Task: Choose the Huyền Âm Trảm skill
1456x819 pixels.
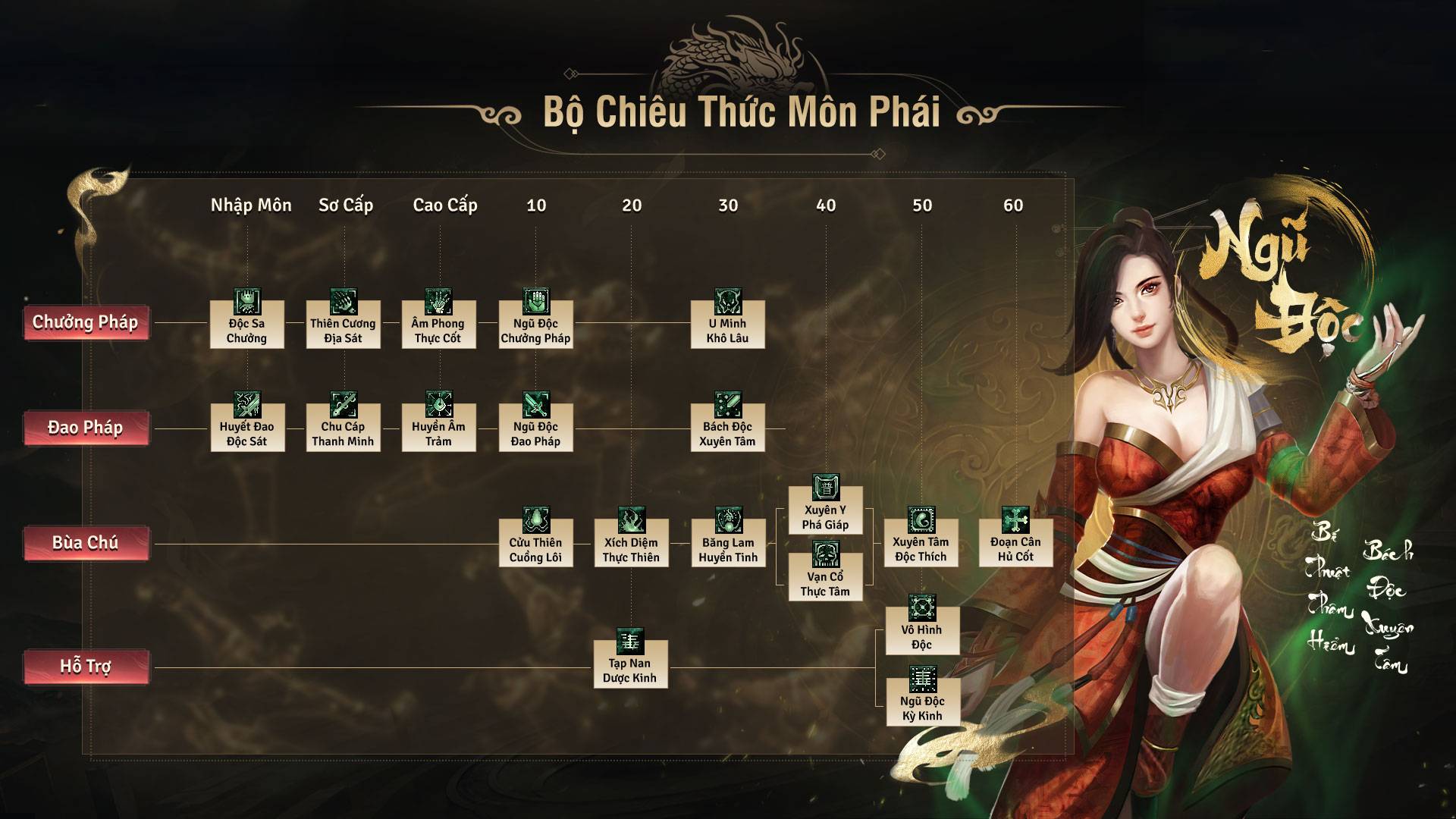Action: (438, 426)
